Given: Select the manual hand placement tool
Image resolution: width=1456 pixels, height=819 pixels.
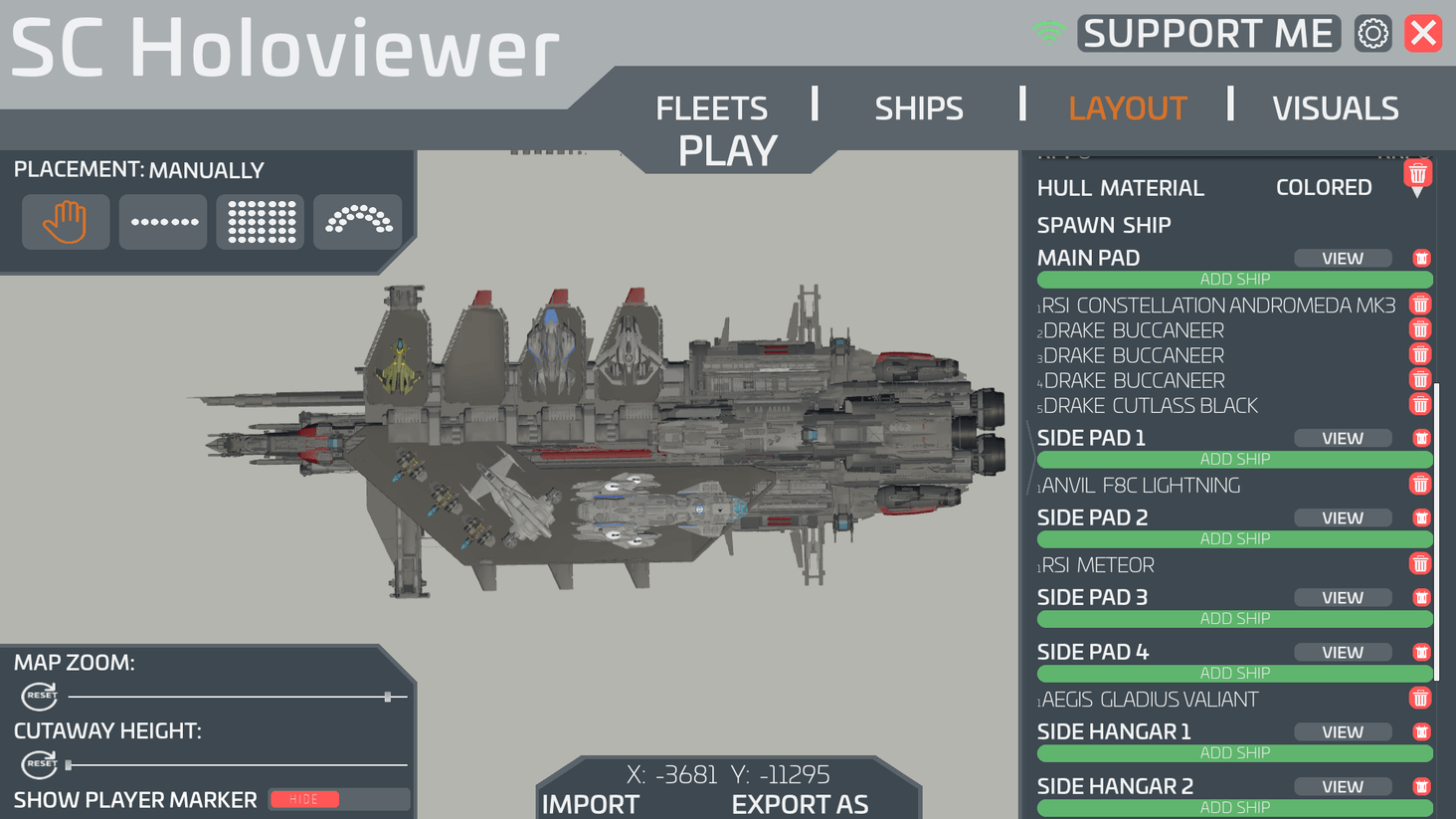Looking at the screenshot, I should (x=66, y=221).
